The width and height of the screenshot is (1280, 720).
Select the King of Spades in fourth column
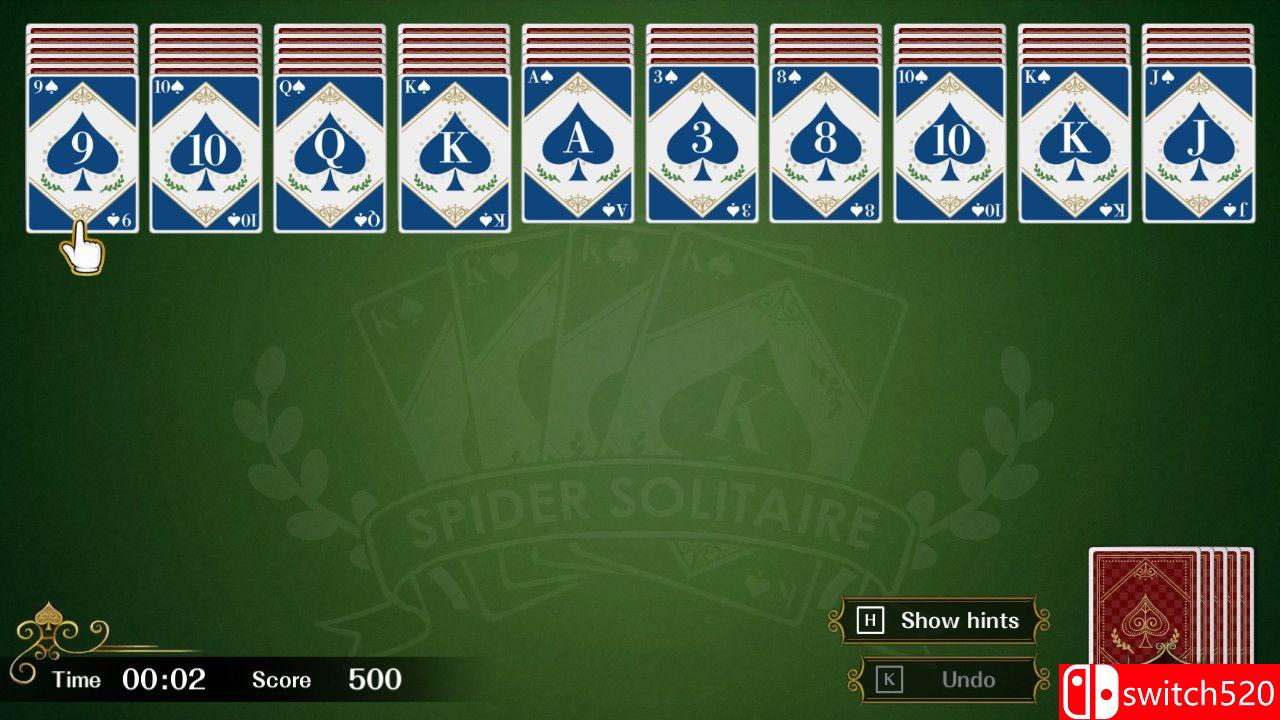click(454, 150)
